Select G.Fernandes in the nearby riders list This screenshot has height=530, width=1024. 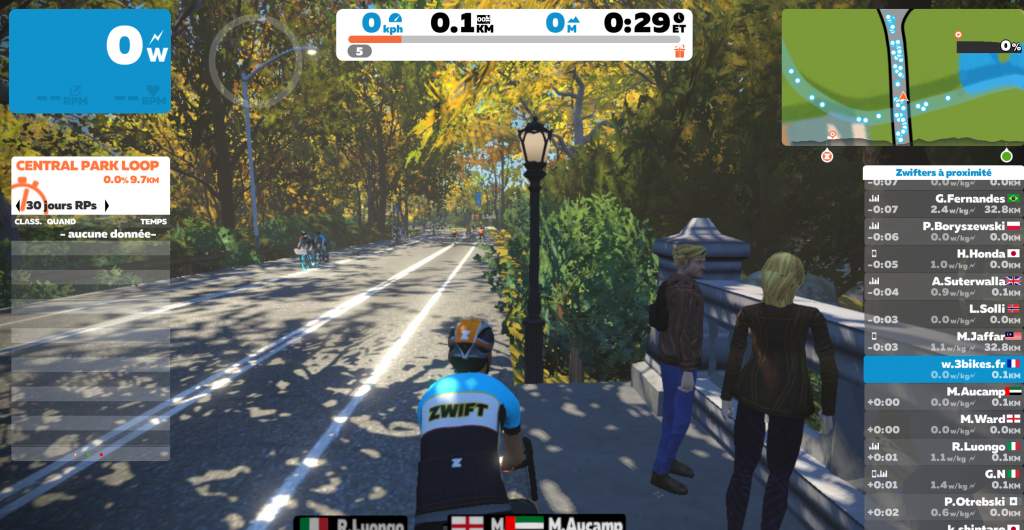(x=942, y=204)
